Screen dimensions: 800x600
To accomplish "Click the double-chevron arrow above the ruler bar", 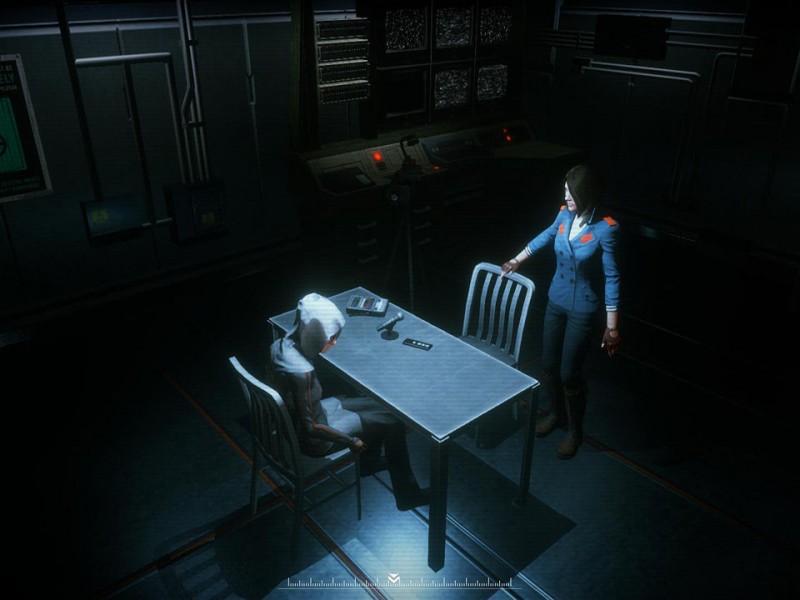I will pyautogui.click(x=394, y=577).
